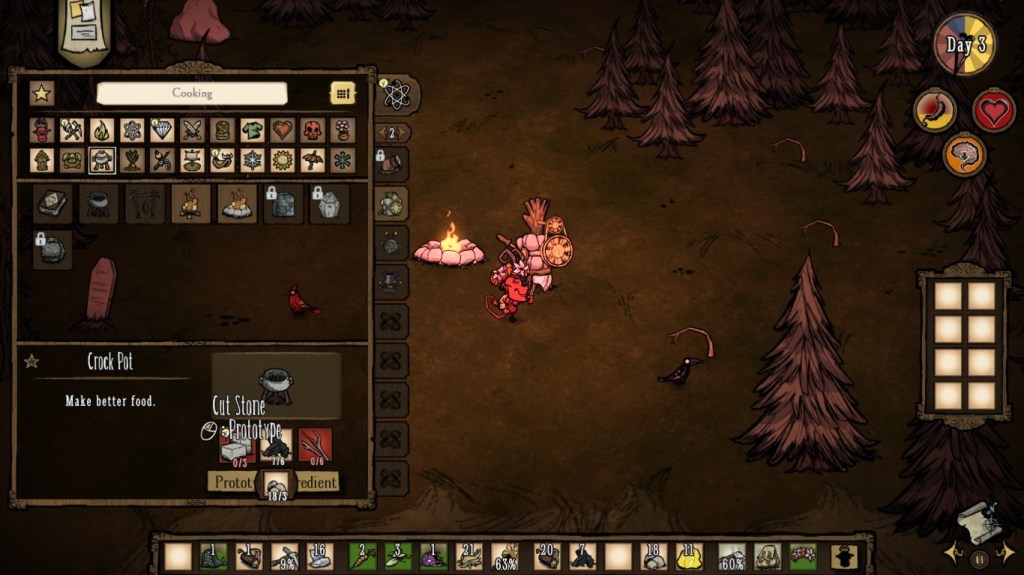
Task: Toggle the crafting grid view button
Action: tap(343, 93)
